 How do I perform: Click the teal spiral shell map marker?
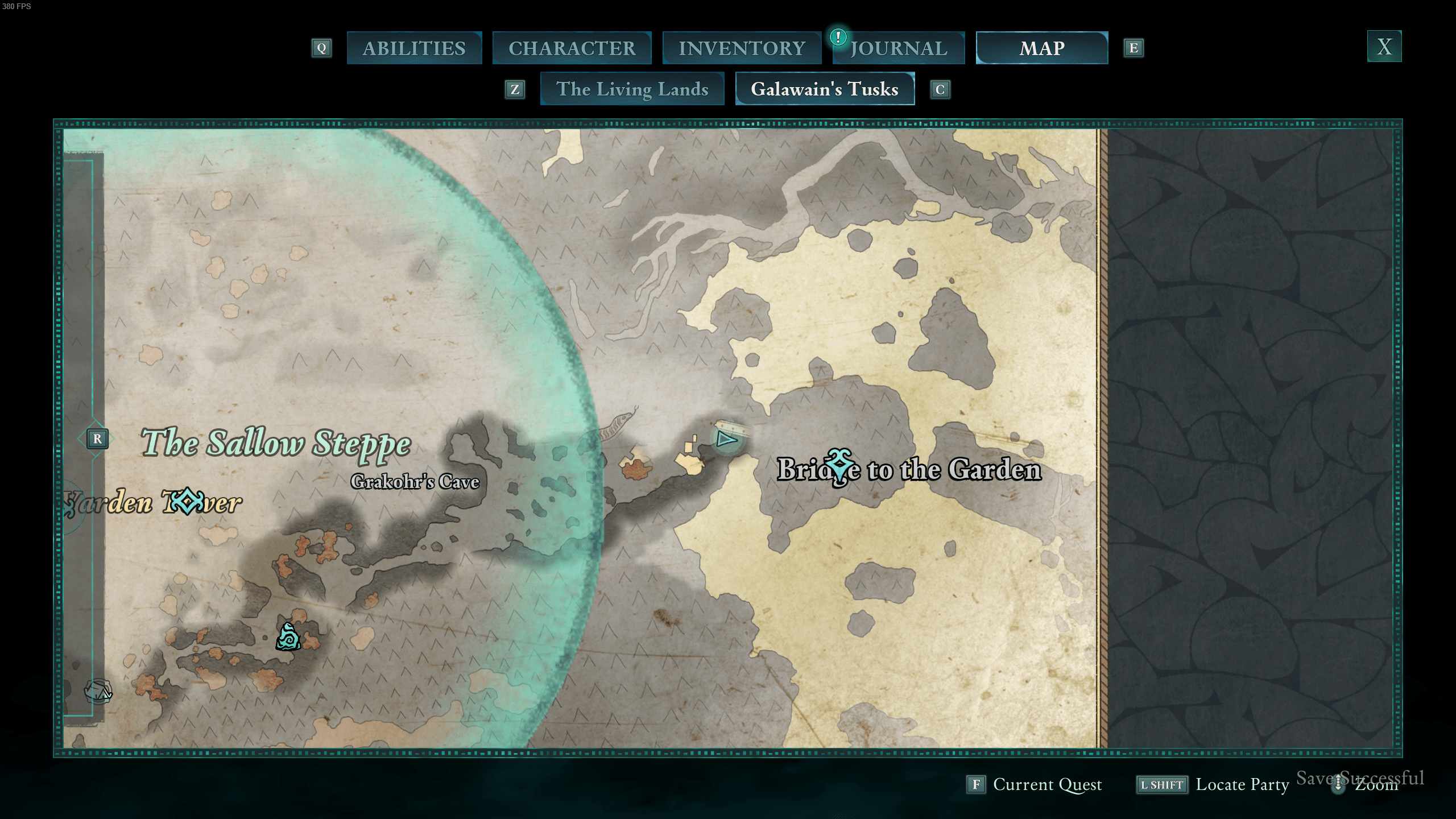(288, 637)
